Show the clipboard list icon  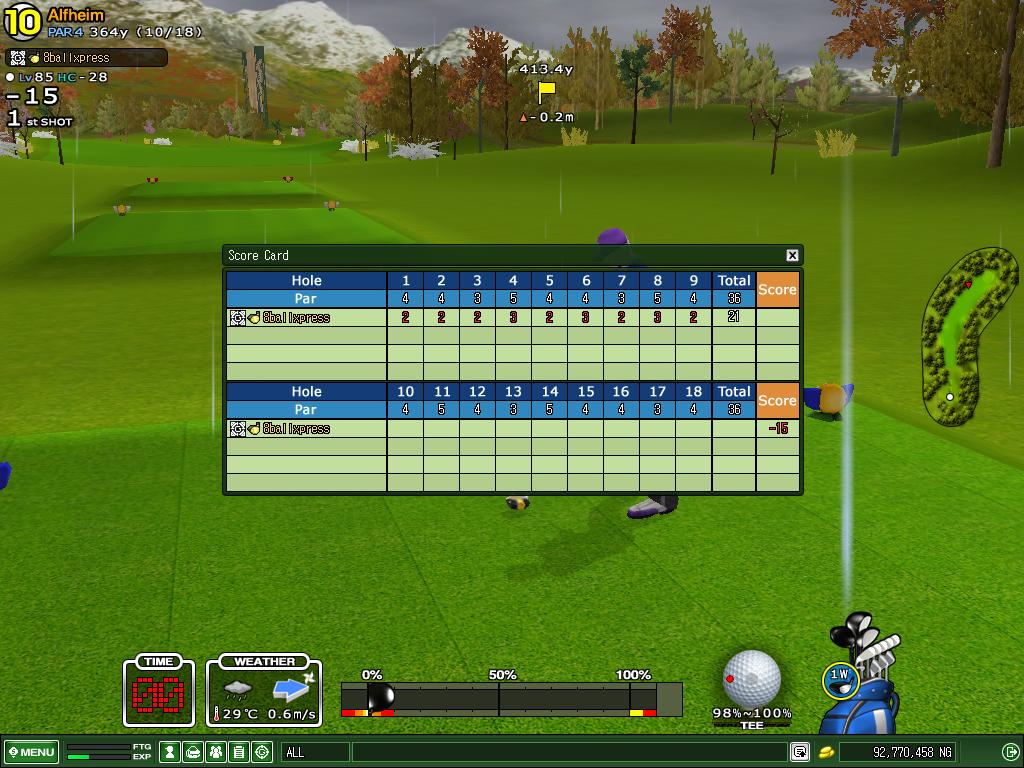(239, 752)
